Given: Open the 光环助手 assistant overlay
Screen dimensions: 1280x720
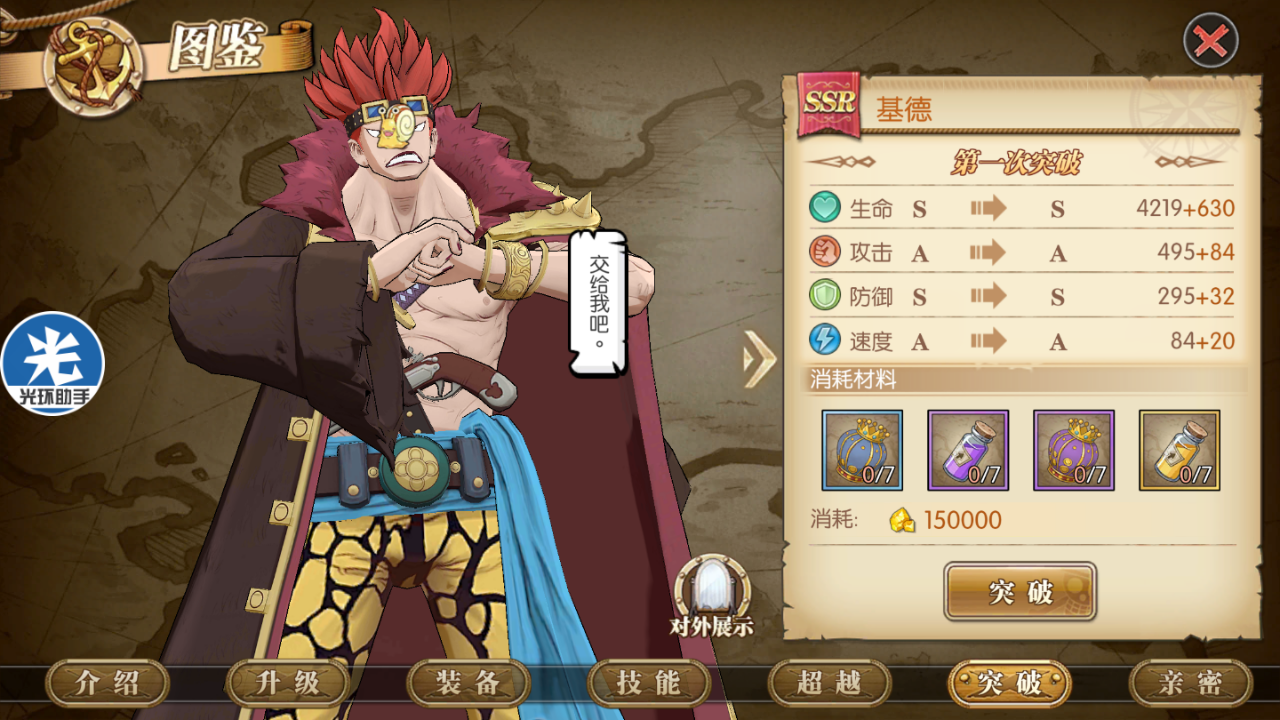Looking at the screenshot, I should click(52, 364).
